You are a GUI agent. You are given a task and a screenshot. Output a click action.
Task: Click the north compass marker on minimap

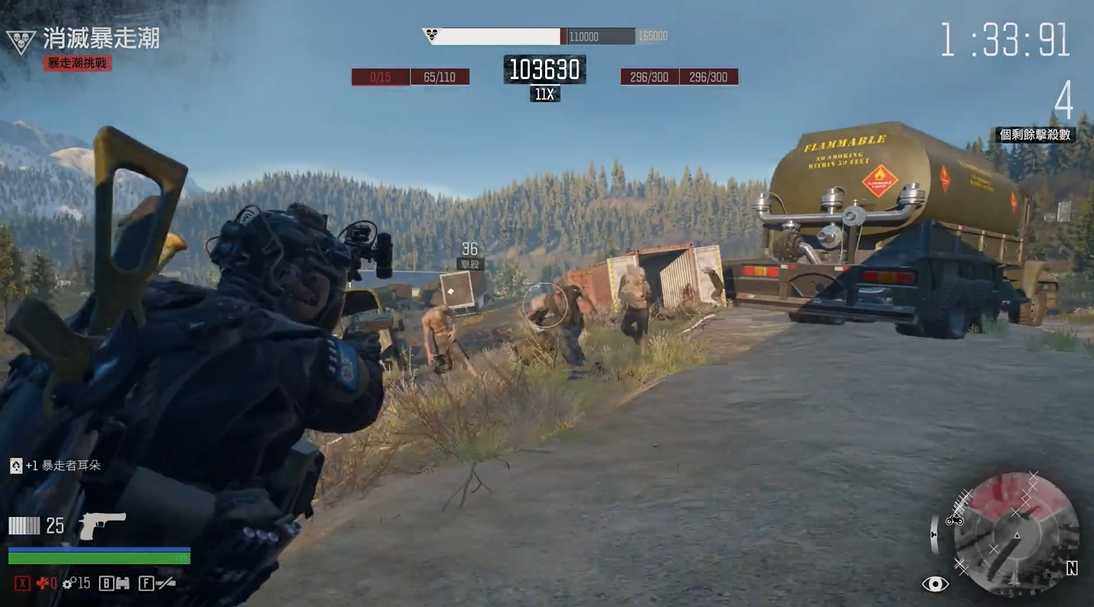click(x=1071, y=568)
